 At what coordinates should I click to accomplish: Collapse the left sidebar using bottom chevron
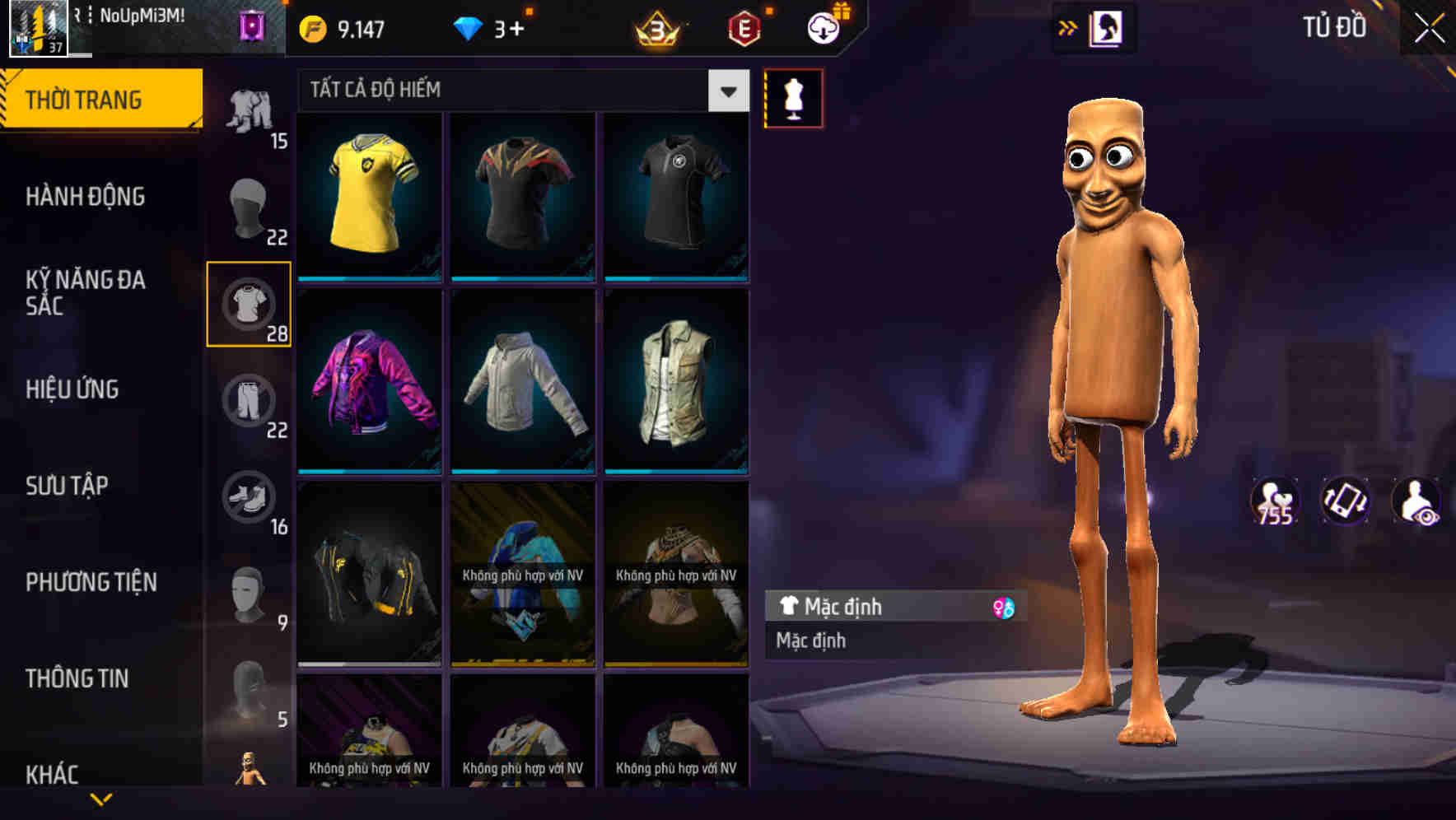coord(103,800)
